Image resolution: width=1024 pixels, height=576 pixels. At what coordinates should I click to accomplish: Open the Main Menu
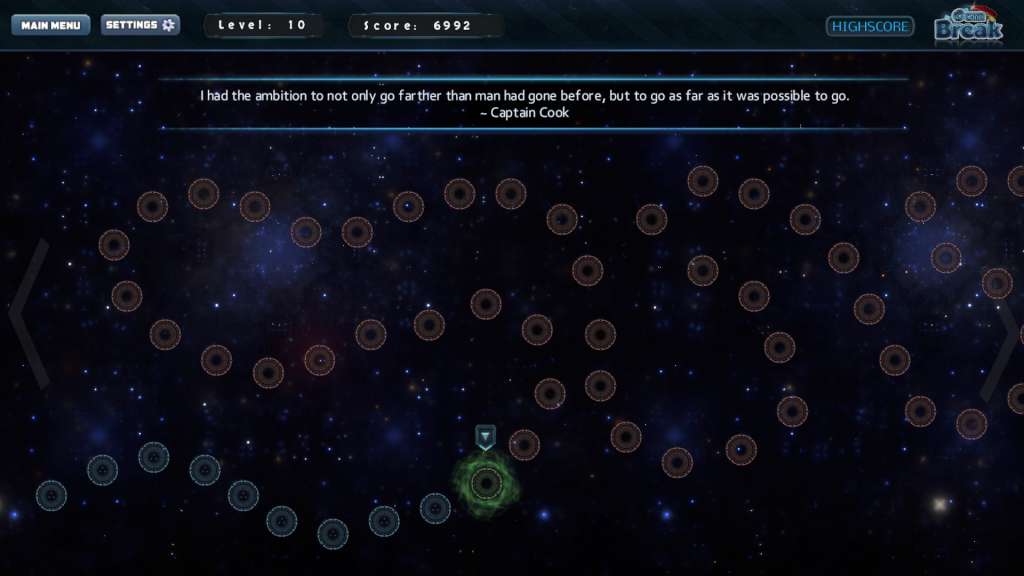[50, 25]
